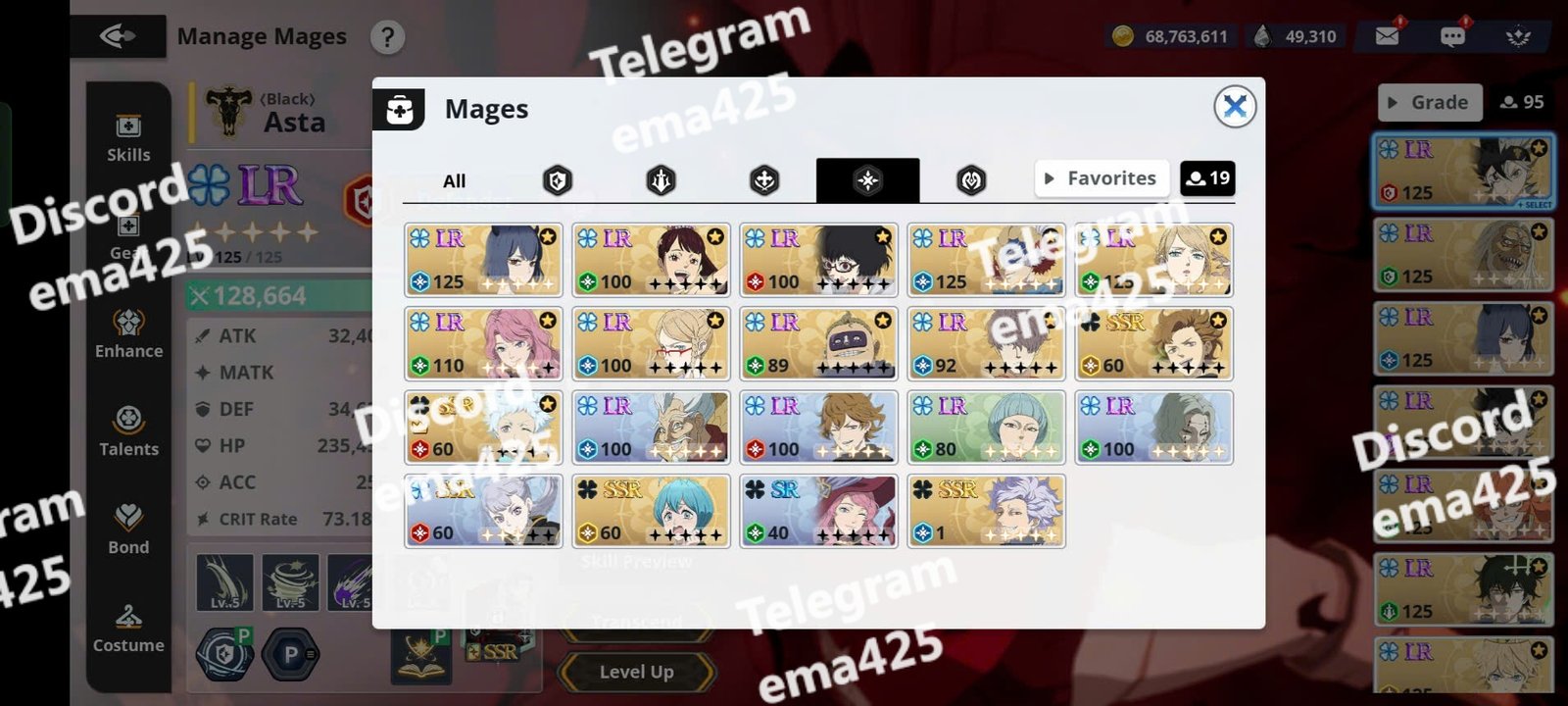
Task: Pick the level 40 SR witch mage
Action: (818, 511)
